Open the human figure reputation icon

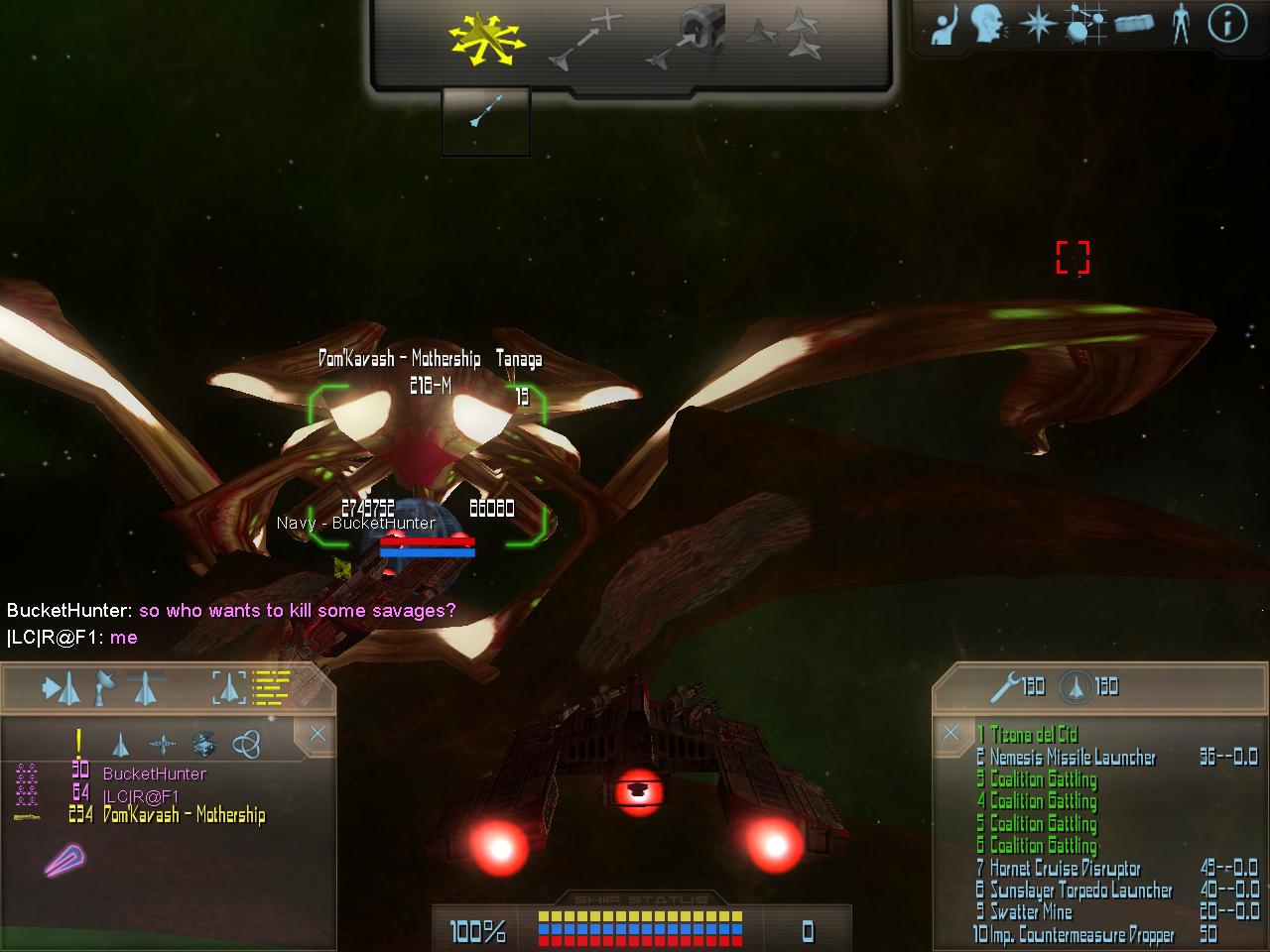click(x=1180, y=24)
